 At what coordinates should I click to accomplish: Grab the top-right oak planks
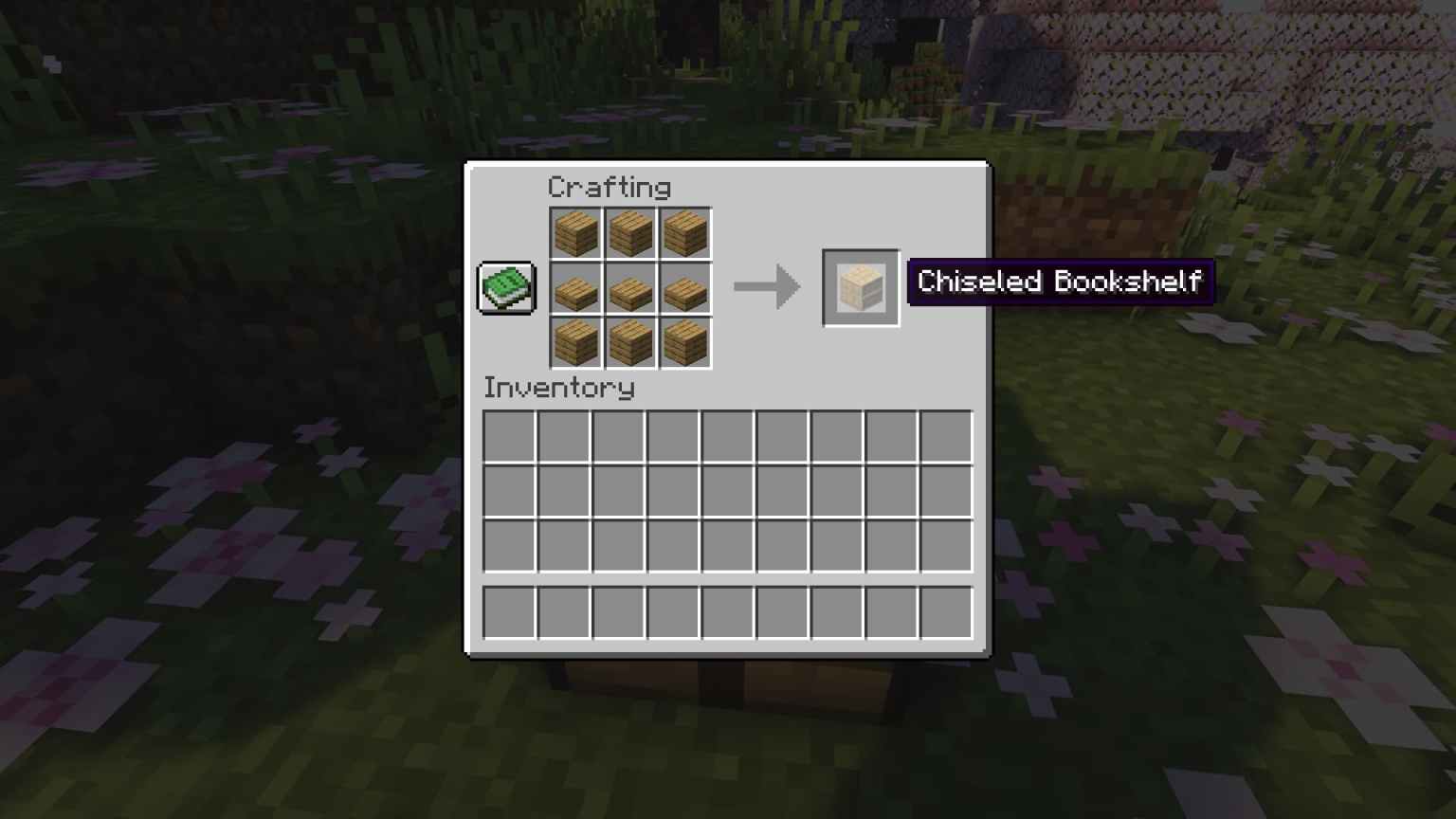(x=685, y=232)
